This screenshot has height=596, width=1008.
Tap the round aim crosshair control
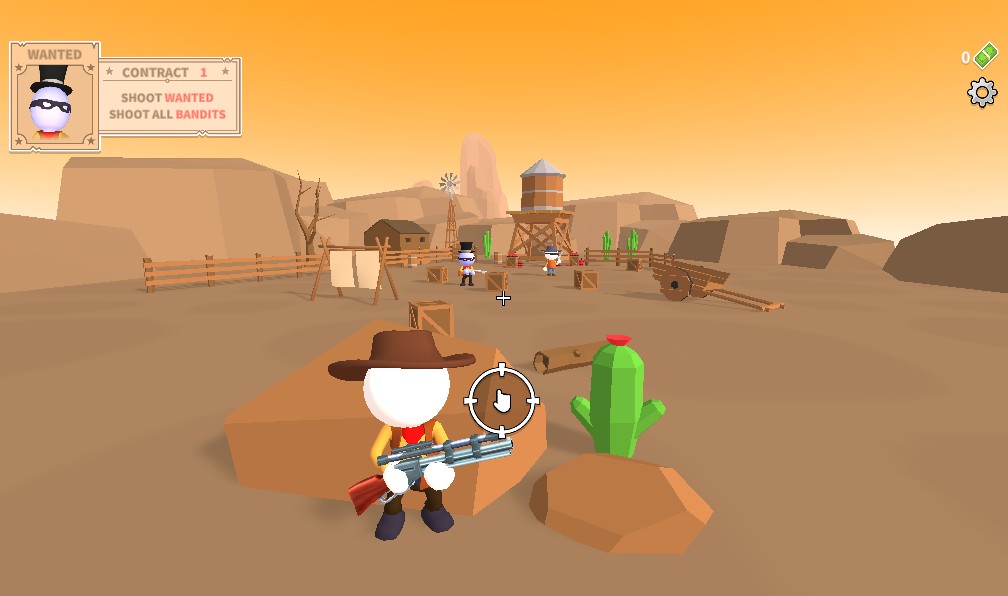(502, 401)
